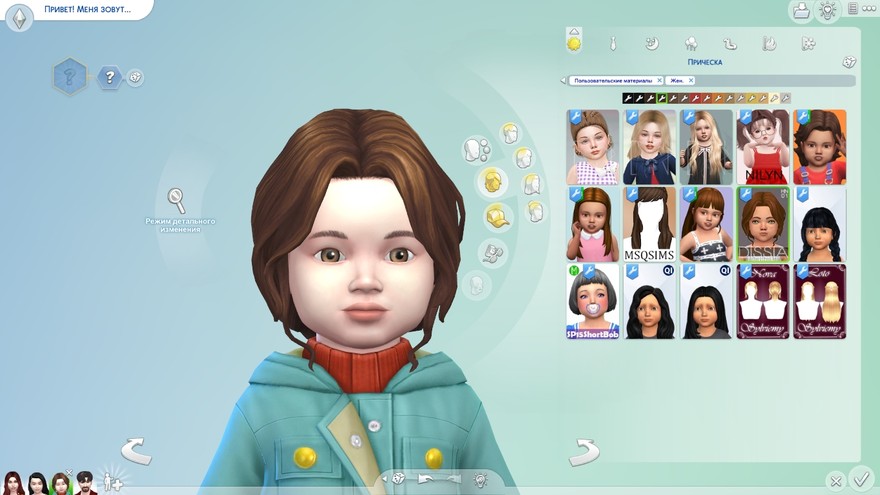880x495 pixels.
Task: Click the hexagon question-mark aspiration button
Action: (70, 75)
